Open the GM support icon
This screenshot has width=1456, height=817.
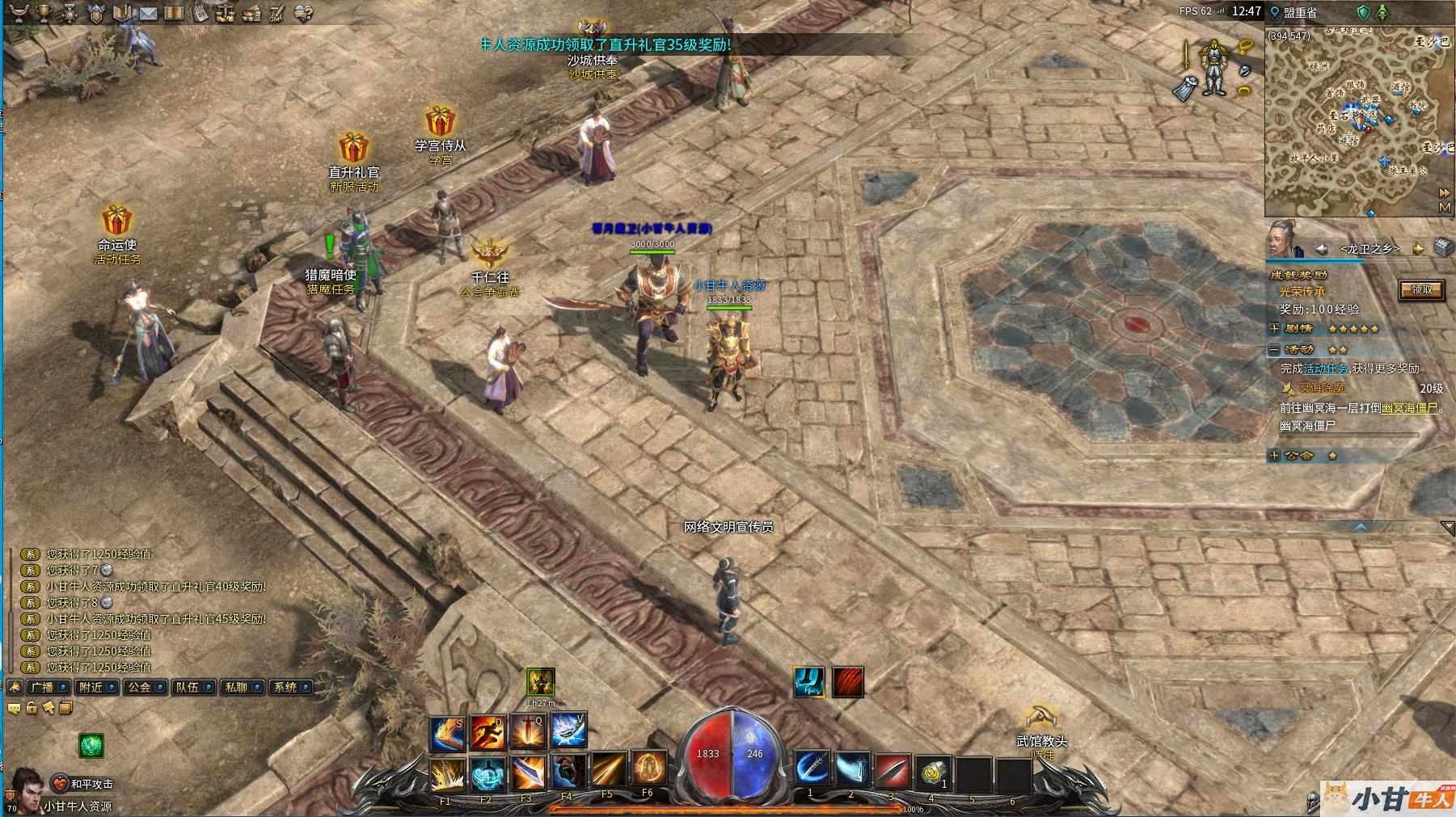click(x=276, y=14)
